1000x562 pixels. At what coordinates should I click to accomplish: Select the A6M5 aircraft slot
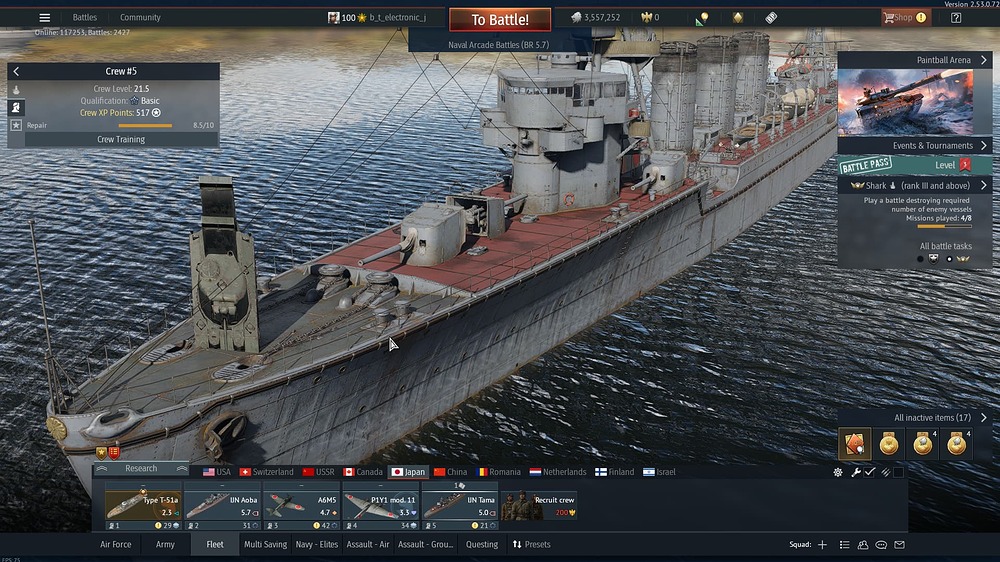point(302,506)
